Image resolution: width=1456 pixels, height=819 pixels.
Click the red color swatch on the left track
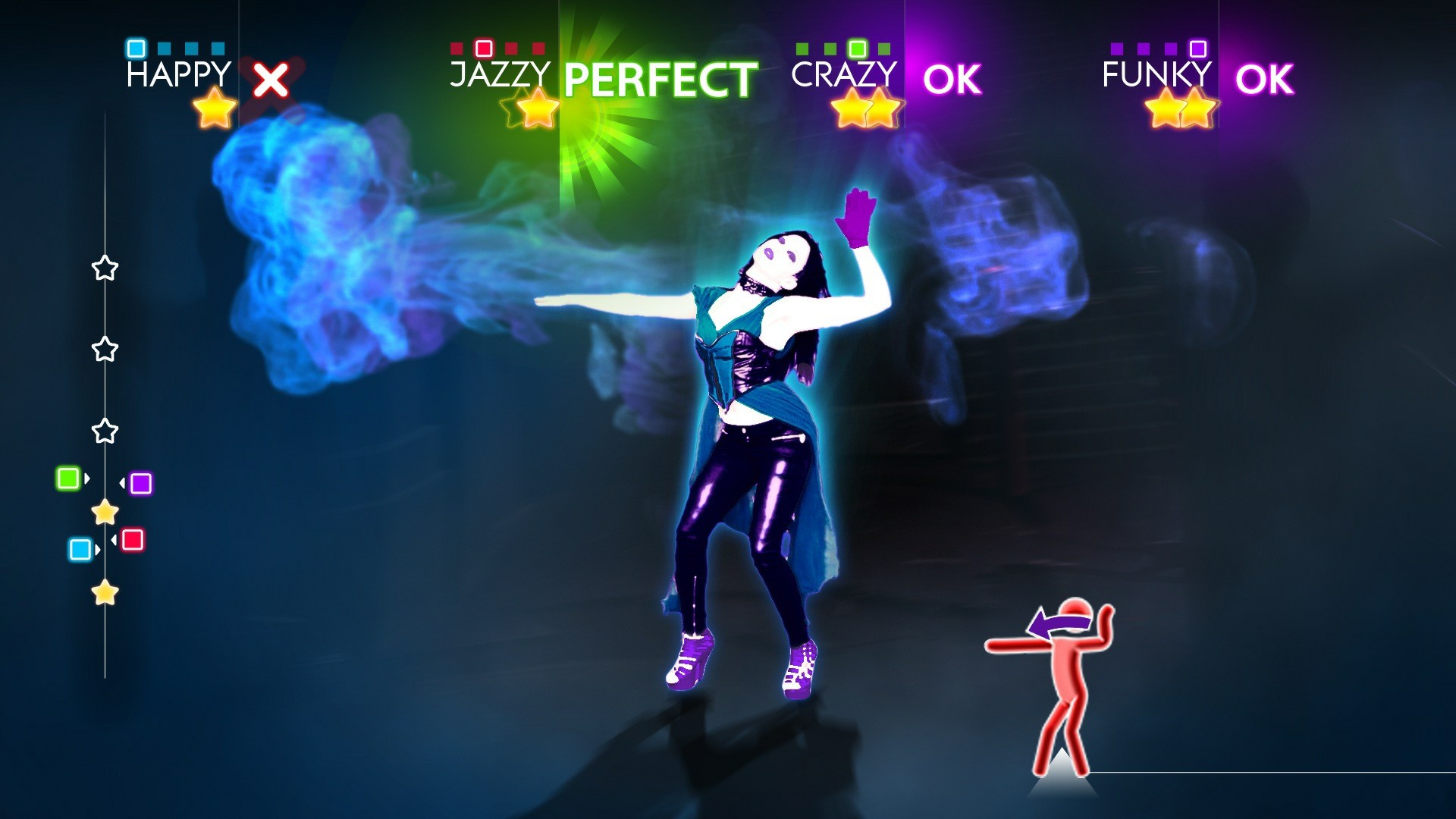(133, 538)
